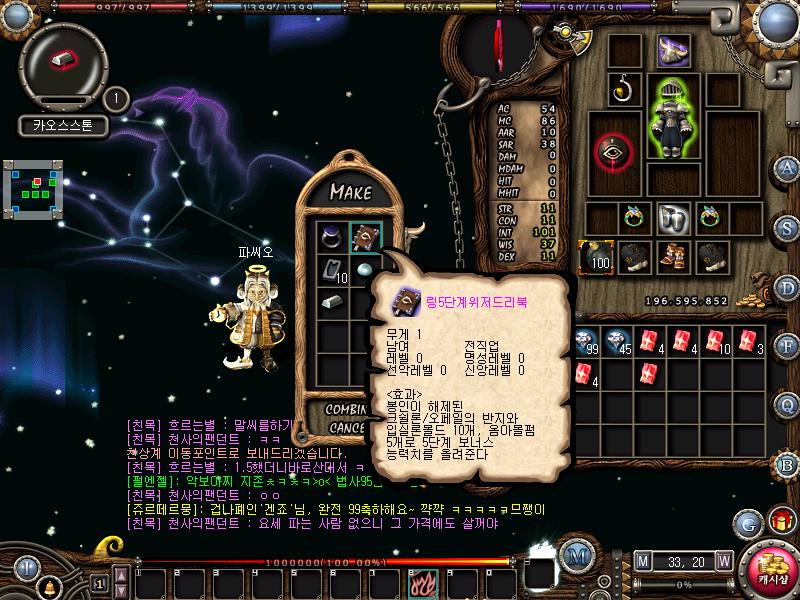Screen dimensions: 800x600
Task: Click the round S side button
Action: [789, 228]
